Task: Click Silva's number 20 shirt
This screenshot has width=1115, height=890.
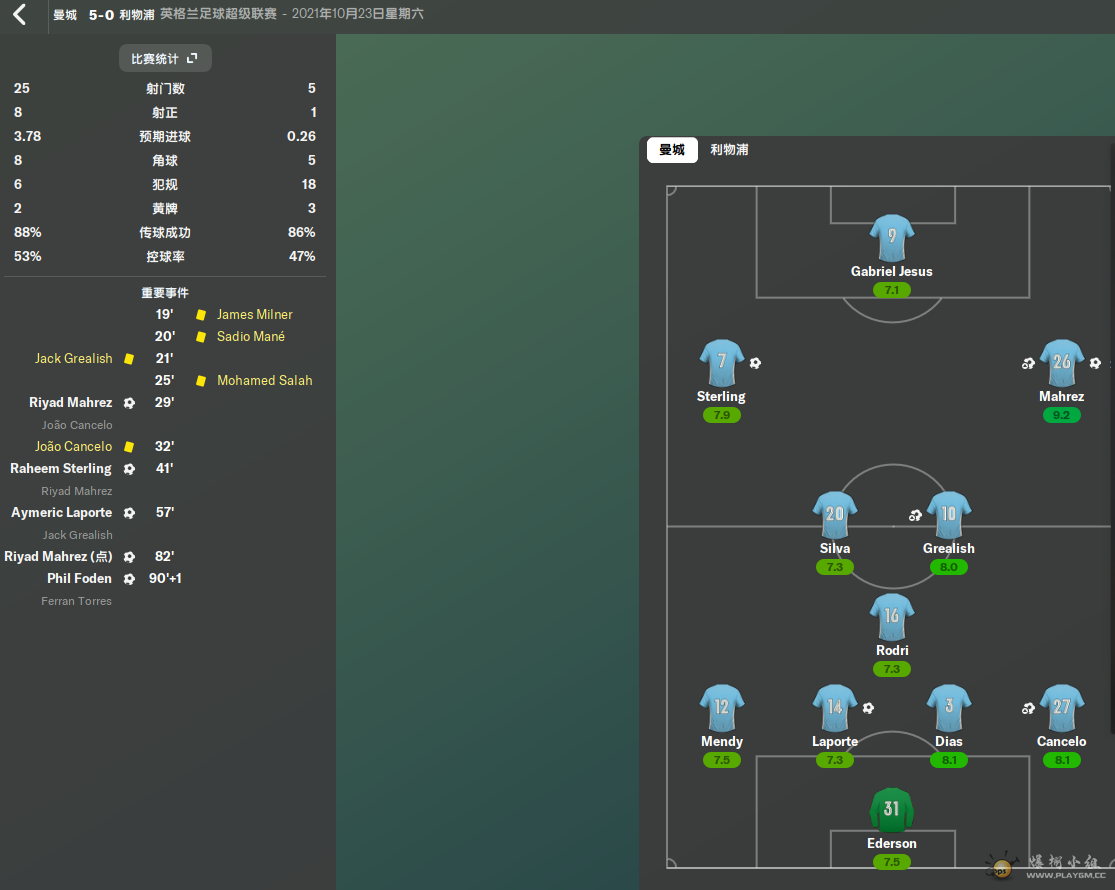Action: 834,515
